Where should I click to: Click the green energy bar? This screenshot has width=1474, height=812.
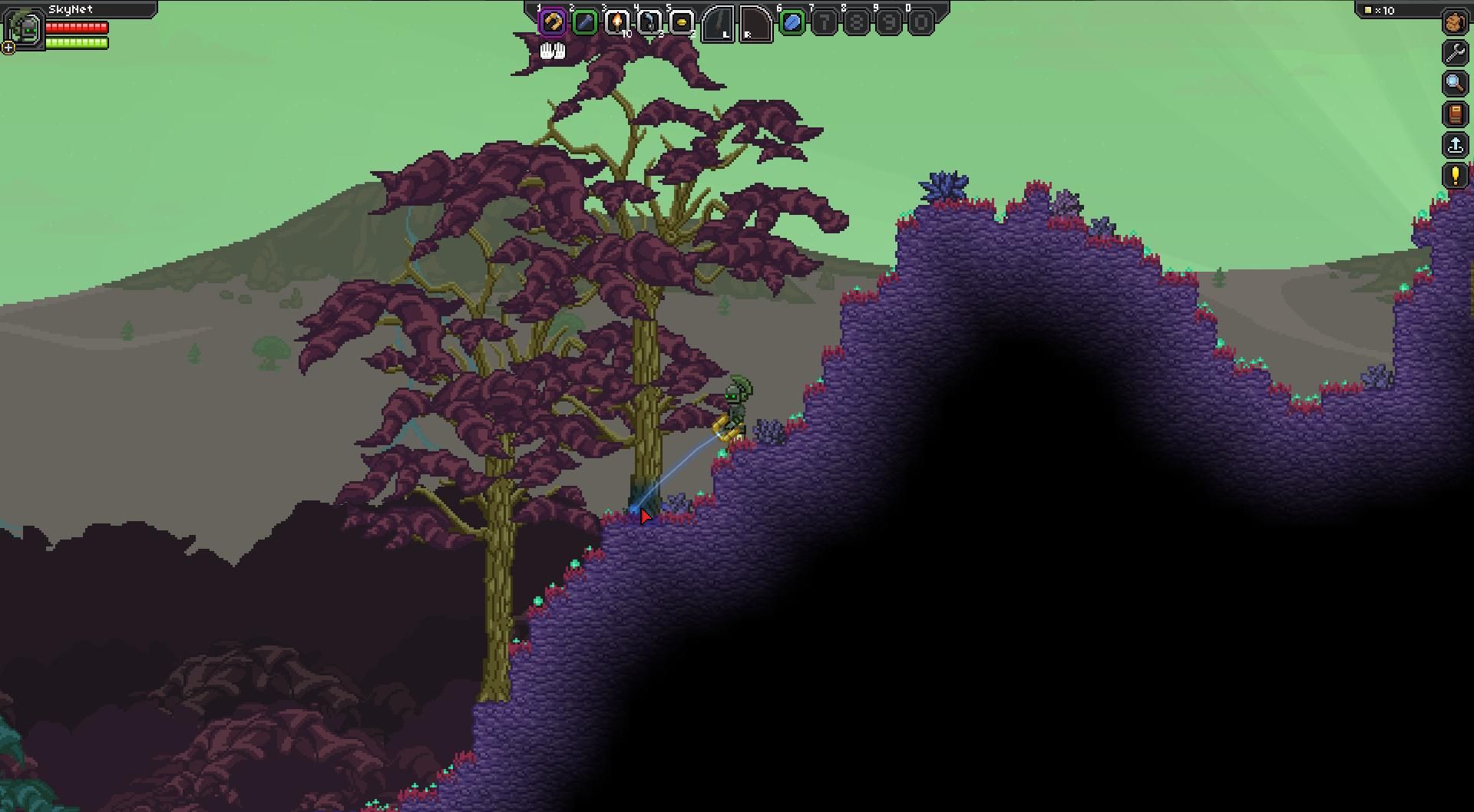[75, 42]
